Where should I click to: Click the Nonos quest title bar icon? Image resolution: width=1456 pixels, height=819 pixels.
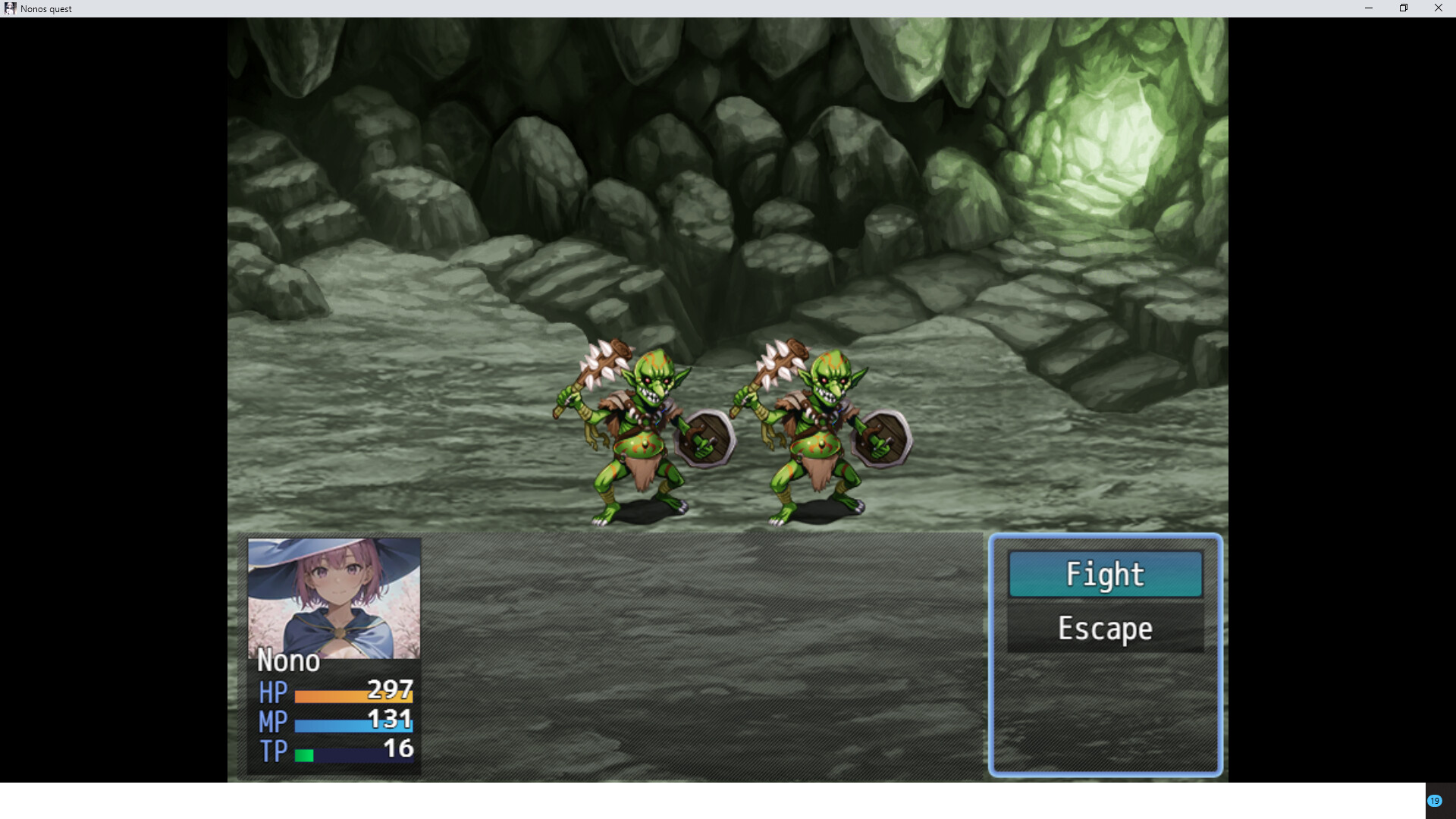[x=11, y=8]
